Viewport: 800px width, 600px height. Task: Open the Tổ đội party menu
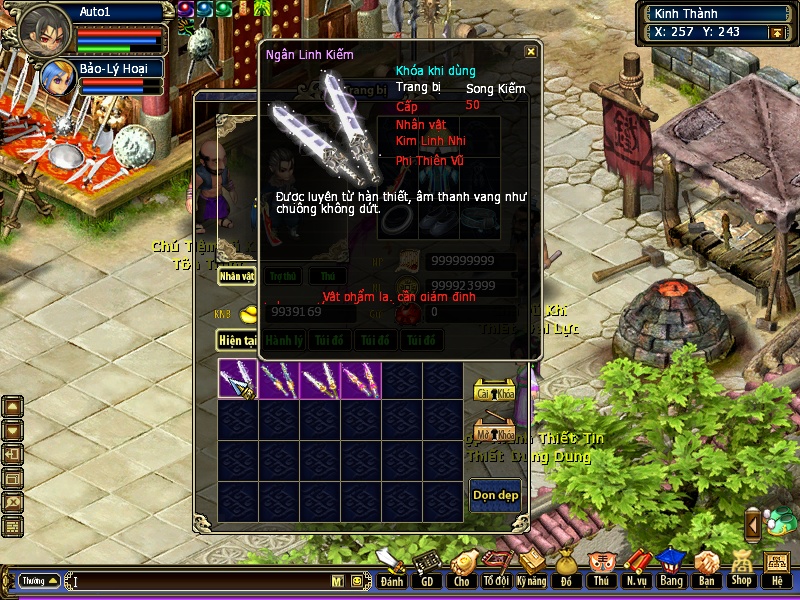point(496,567)
